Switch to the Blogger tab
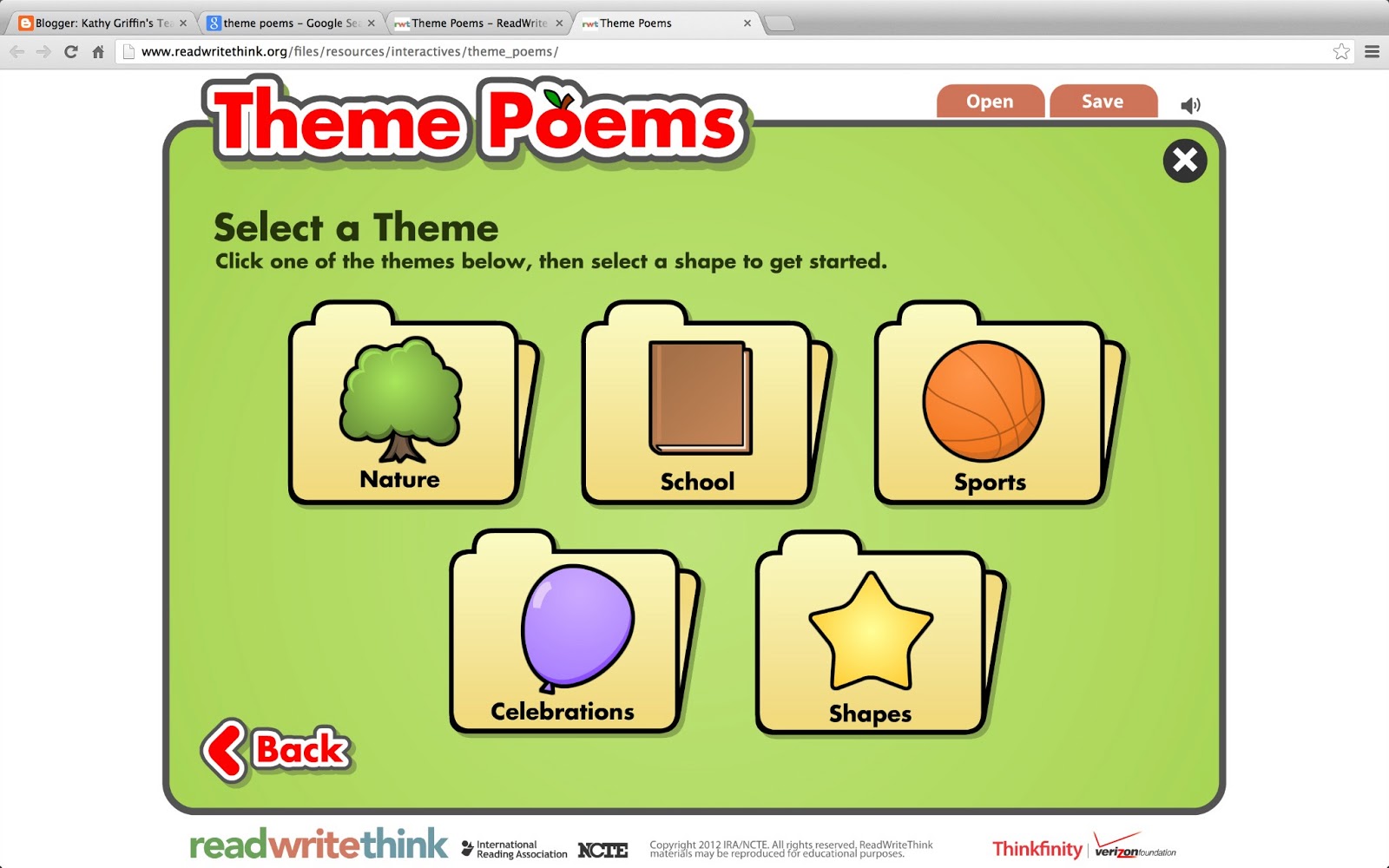 [95, 23]
